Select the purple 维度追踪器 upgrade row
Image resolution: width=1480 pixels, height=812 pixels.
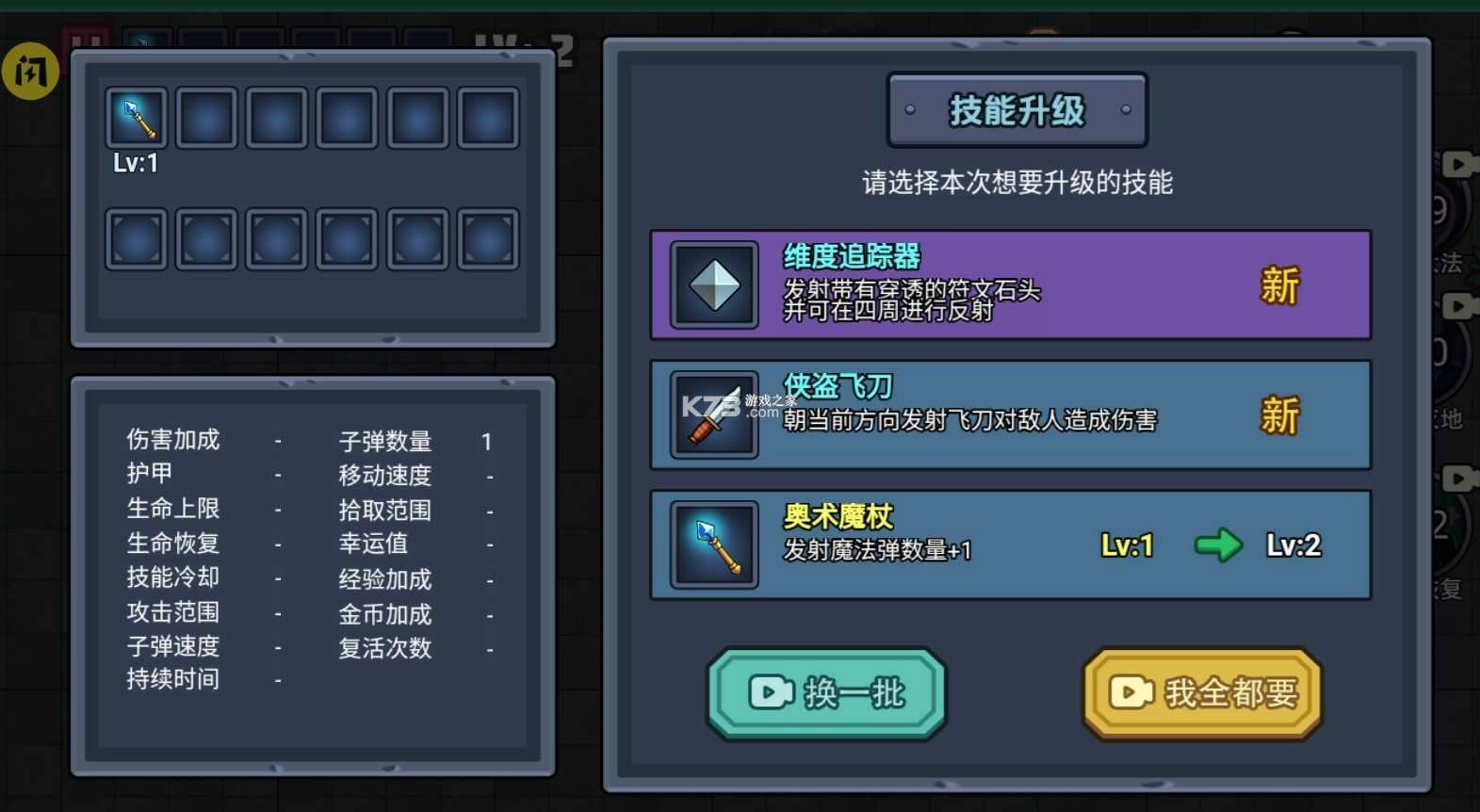click(1008, 284)
